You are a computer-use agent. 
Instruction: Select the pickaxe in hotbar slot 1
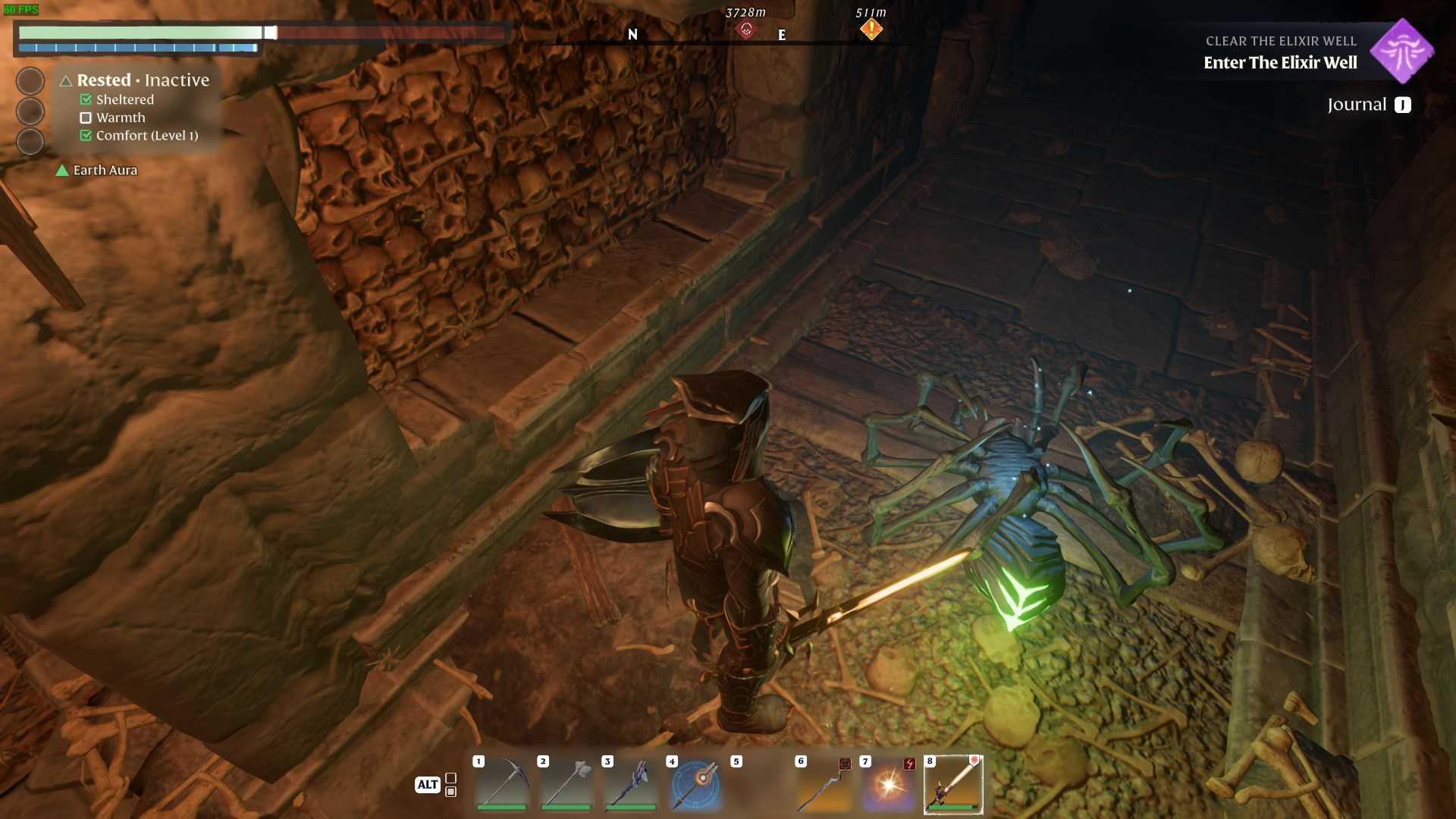[502, 783]
